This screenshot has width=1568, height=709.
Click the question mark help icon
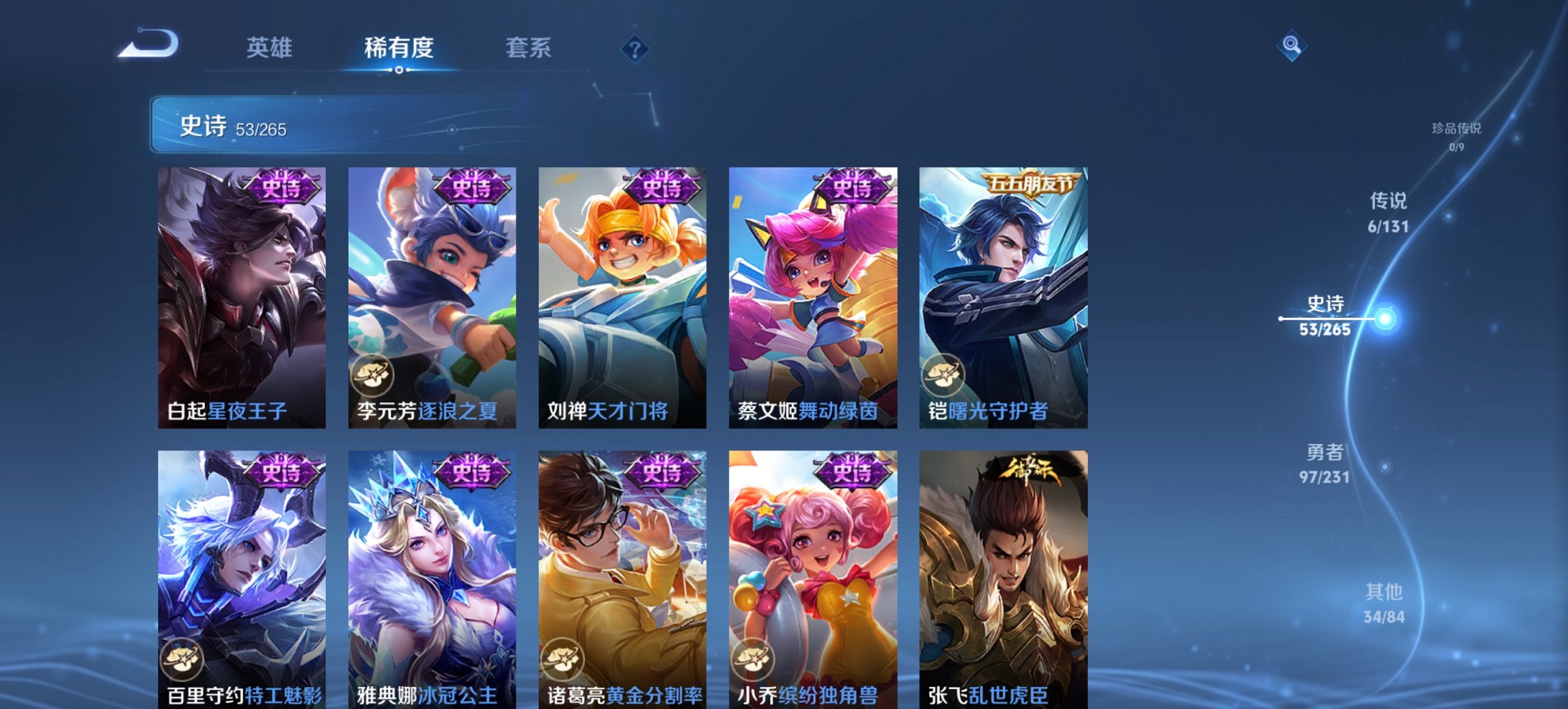click(634, 50)
